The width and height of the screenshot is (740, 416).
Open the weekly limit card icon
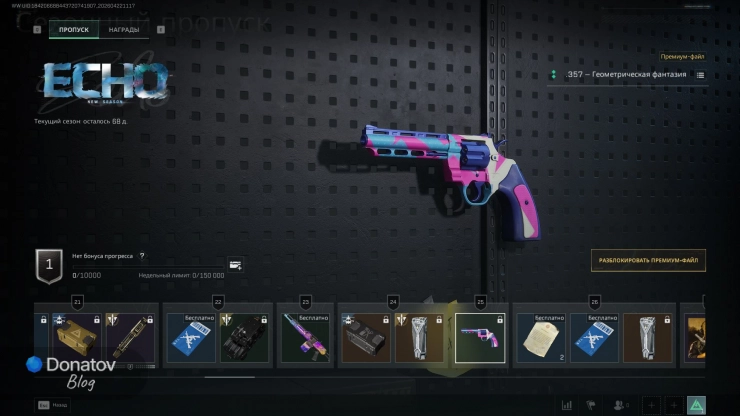click(235, 265)
